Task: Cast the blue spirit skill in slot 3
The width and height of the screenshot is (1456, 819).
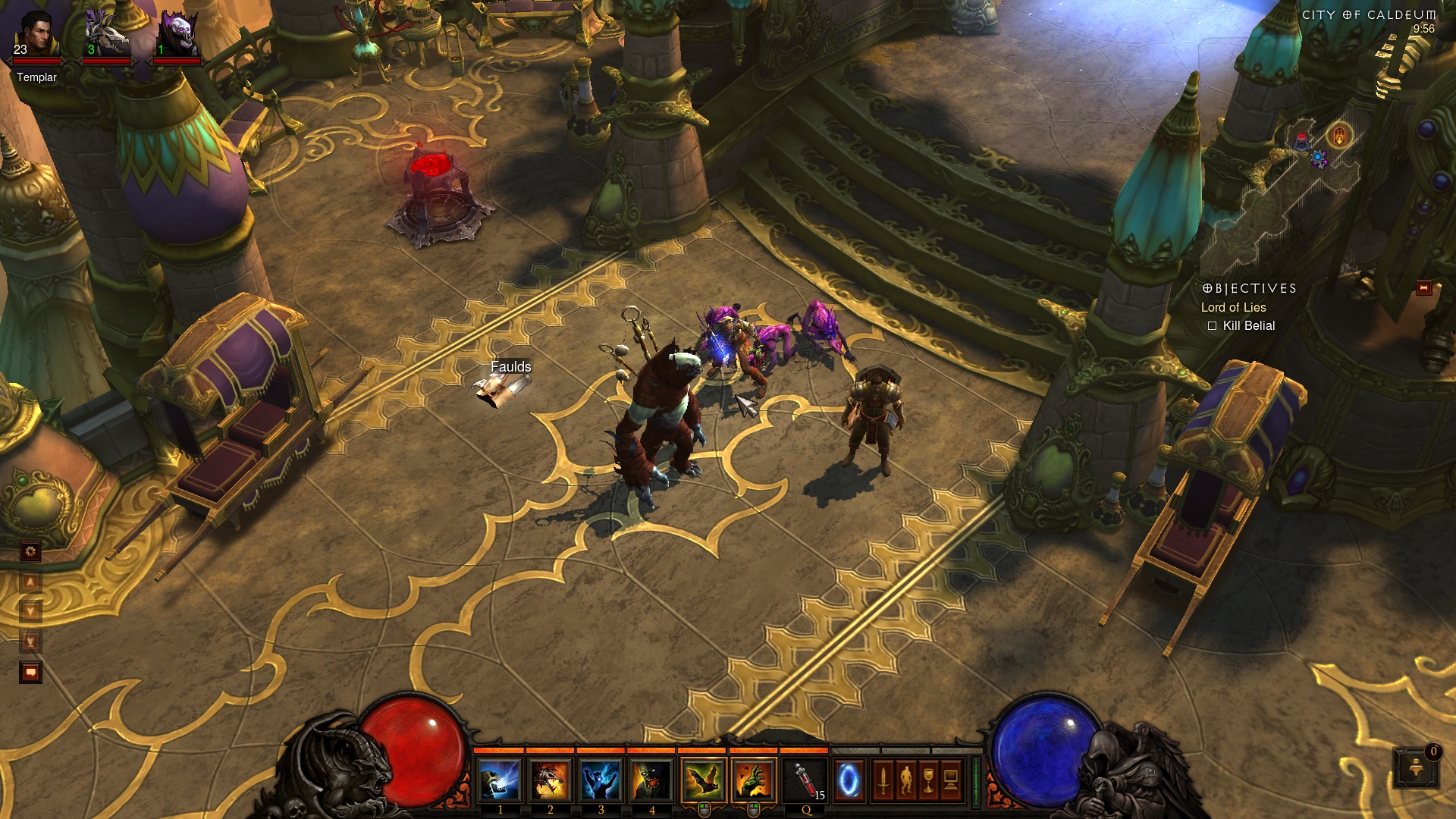Action: coord(601,780)
